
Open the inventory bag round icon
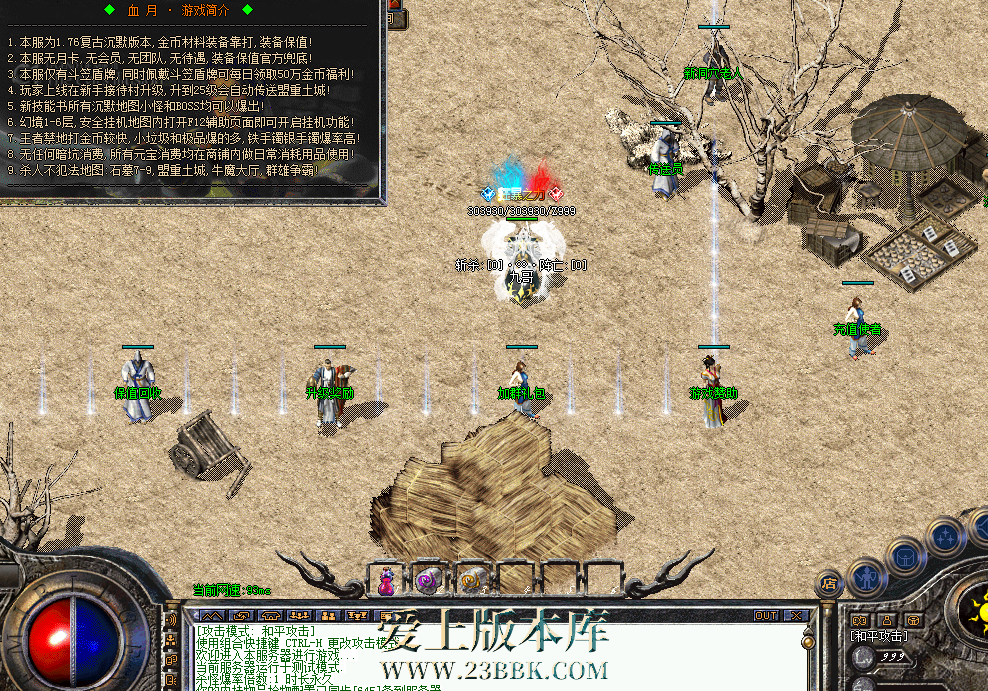pyautogui.click(x=904, y=557)
